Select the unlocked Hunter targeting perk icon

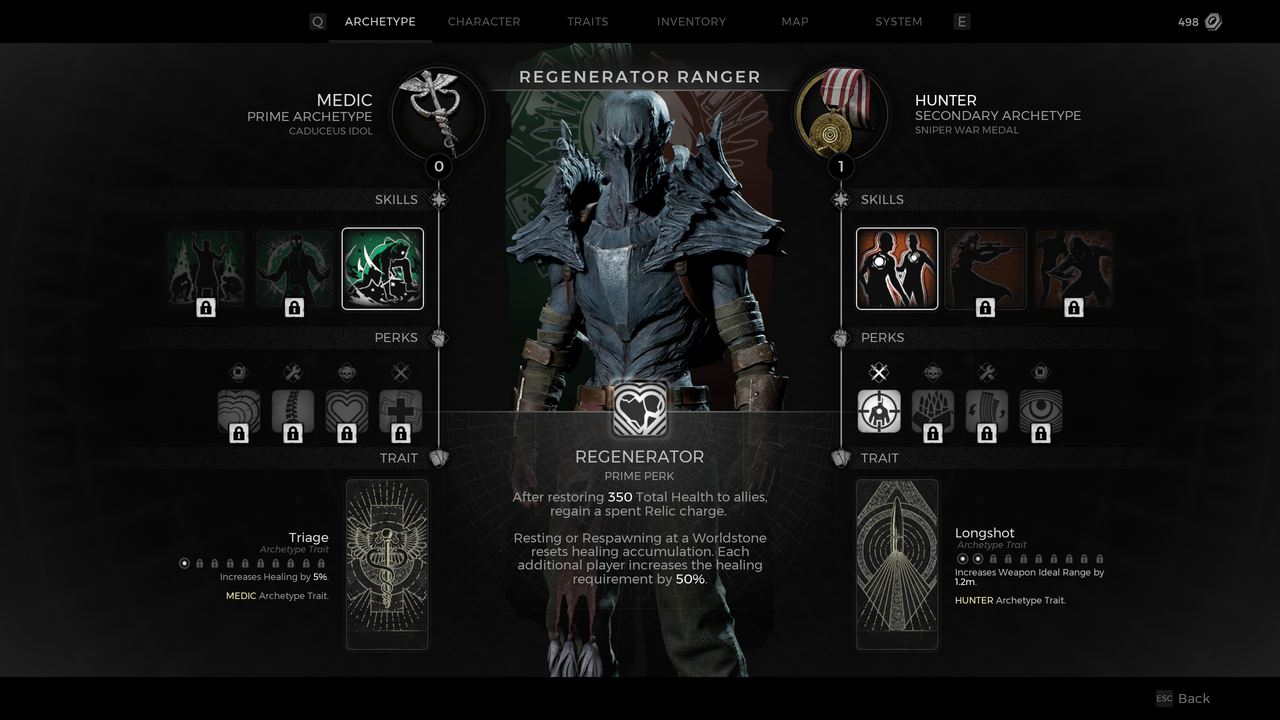coord(879,411)
